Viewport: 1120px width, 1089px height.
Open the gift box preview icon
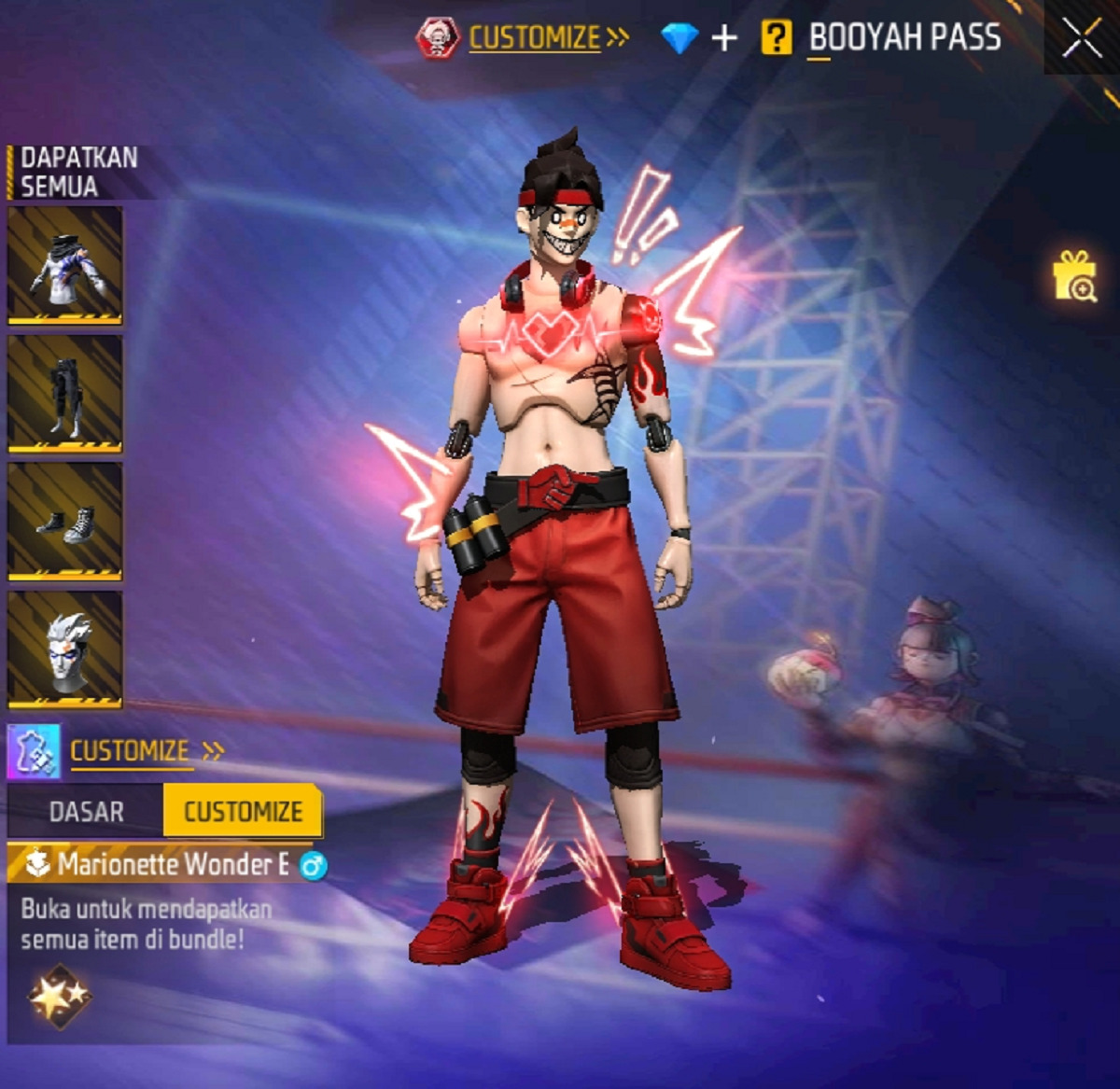pos(1074,276)
